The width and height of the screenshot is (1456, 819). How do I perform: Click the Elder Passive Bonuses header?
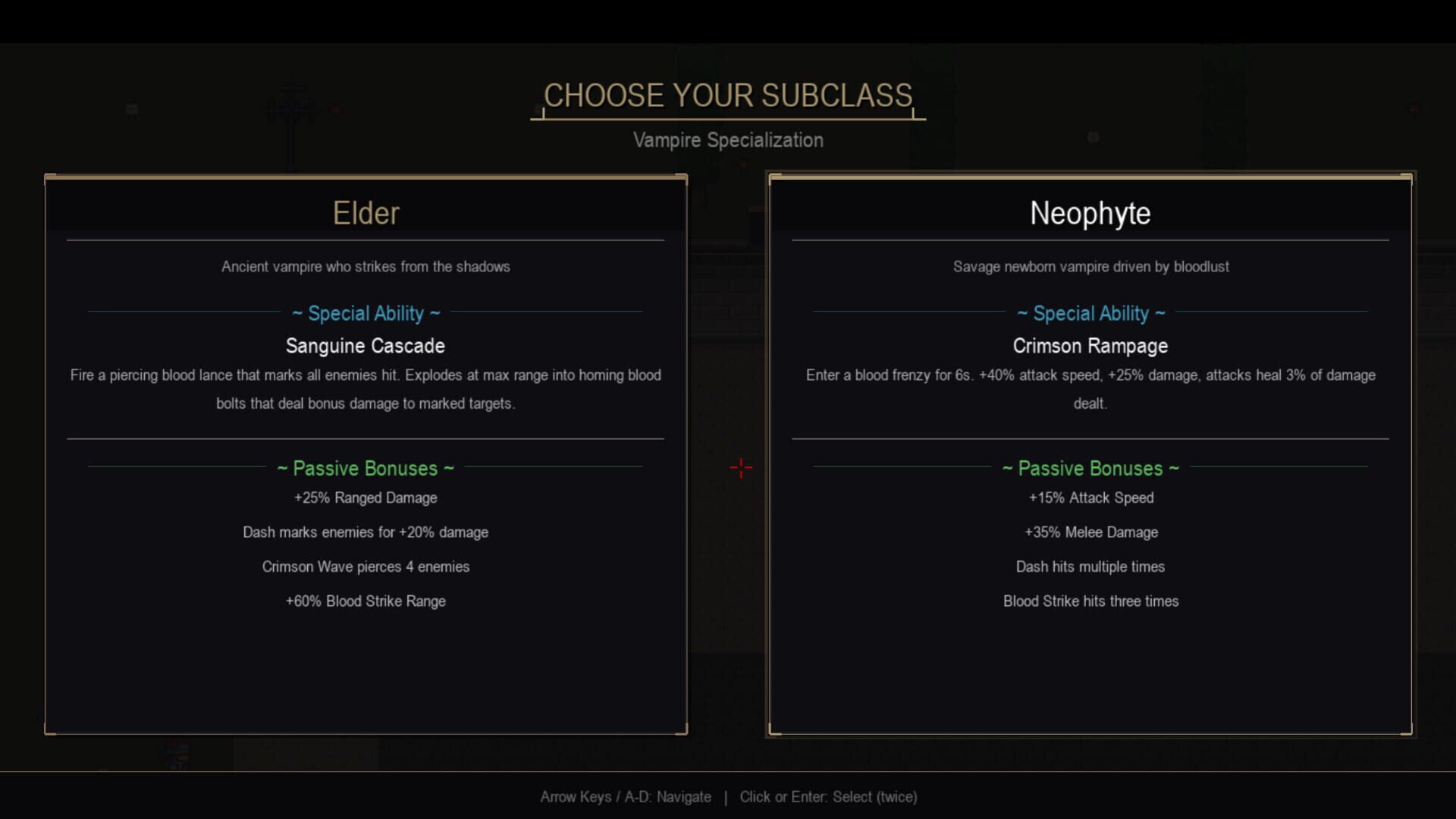[366, 468]
